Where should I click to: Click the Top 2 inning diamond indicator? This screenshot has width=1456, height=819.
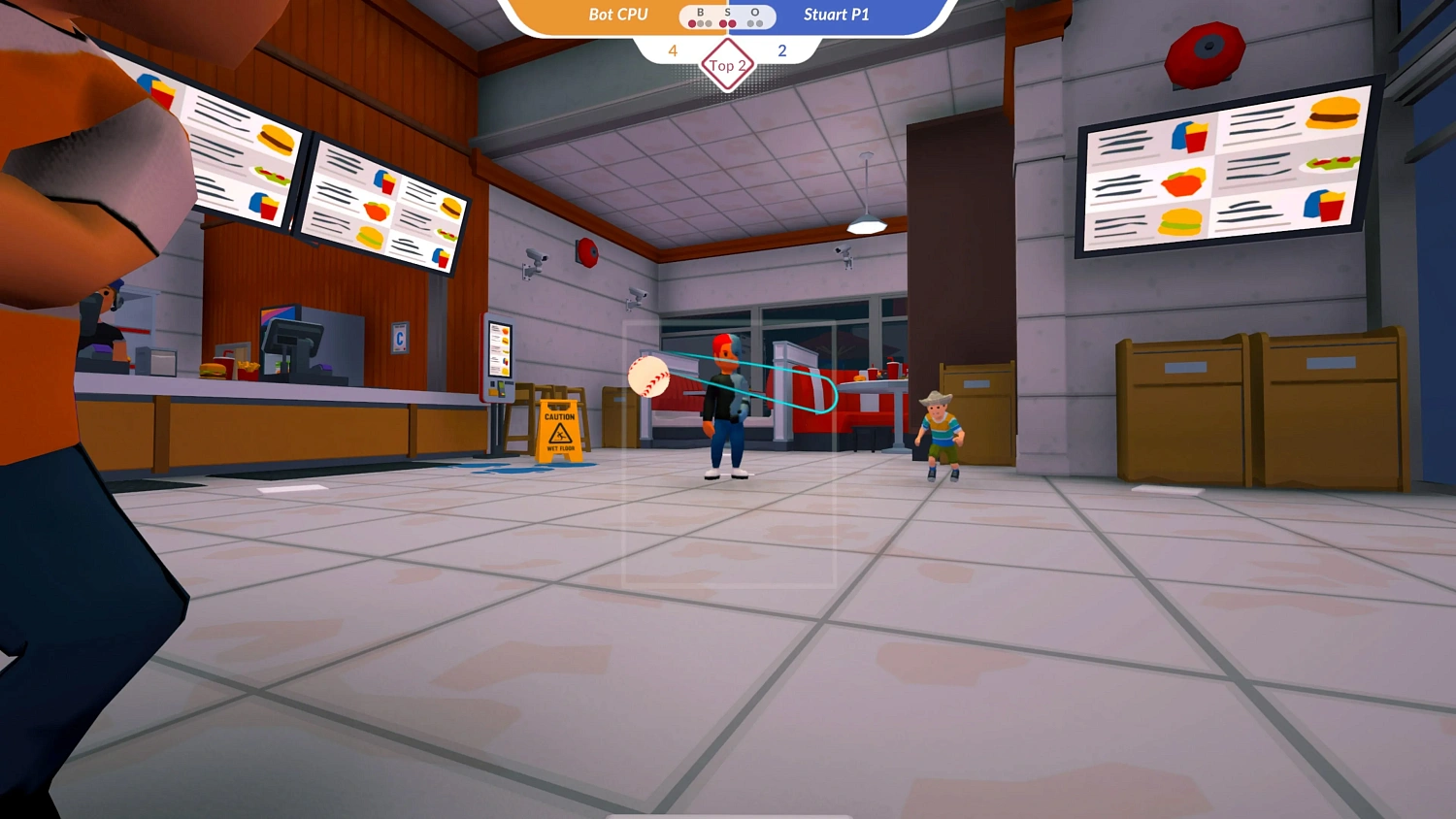click(x=726, y=65)
